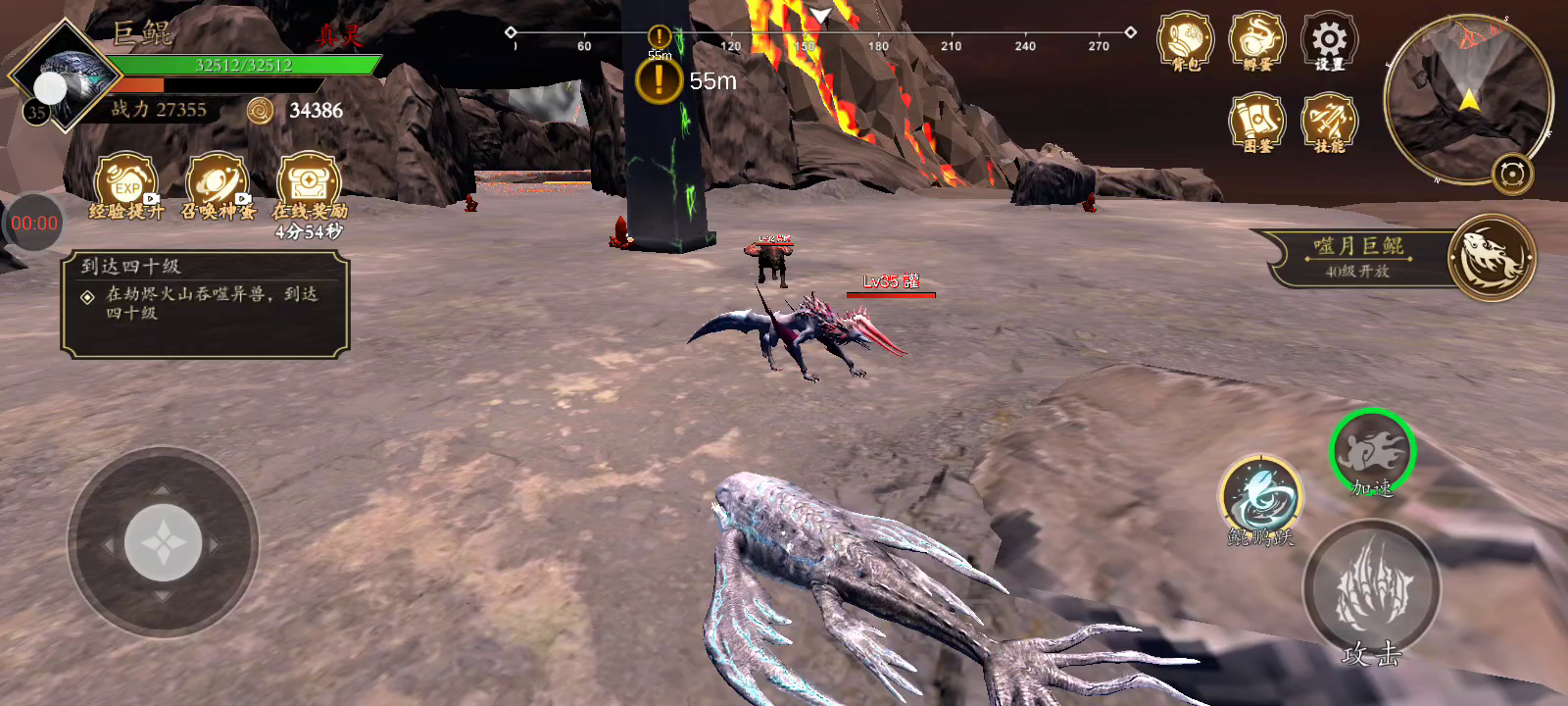
Task: Open the 背包 backpack icon
Action: click(1185, 40)
